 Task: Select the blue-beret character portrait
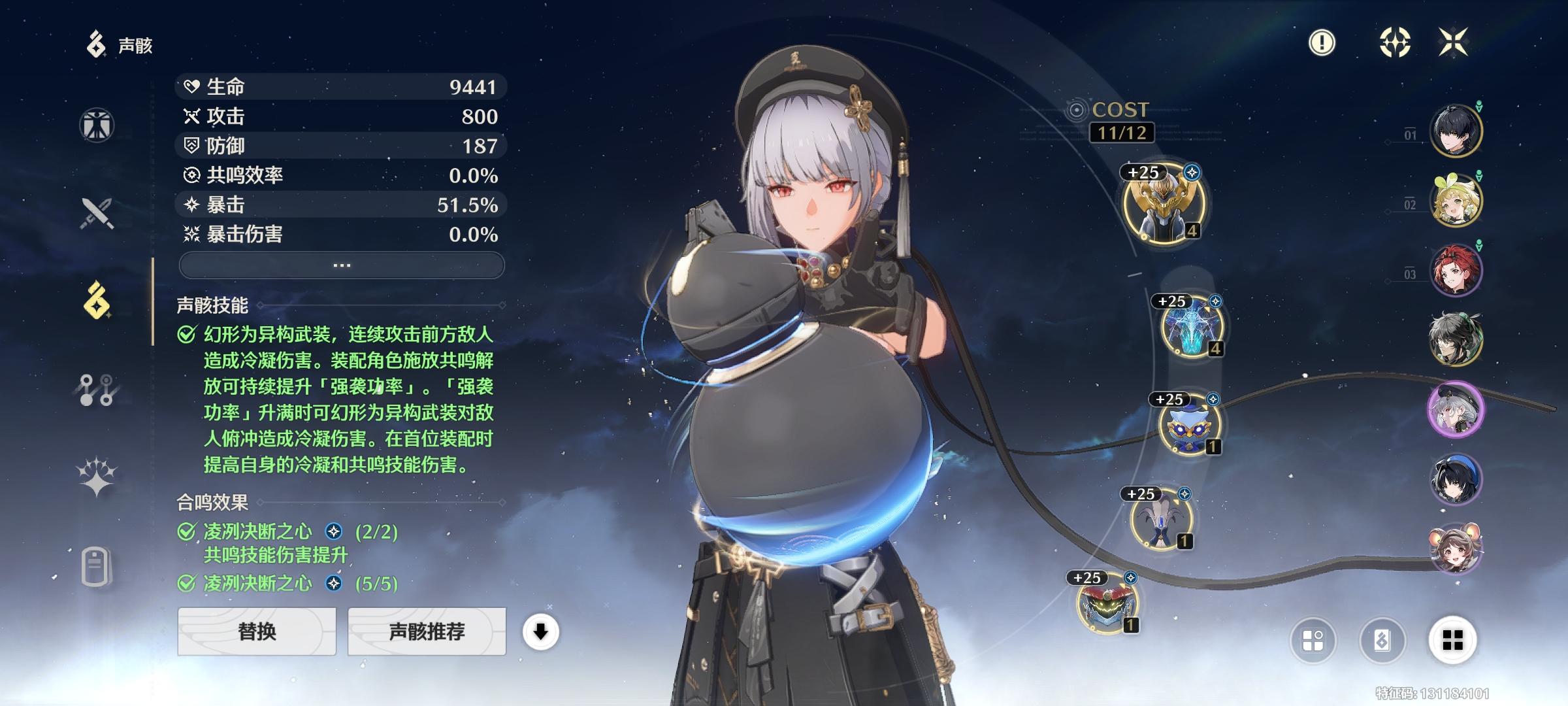pos(1456,479)
